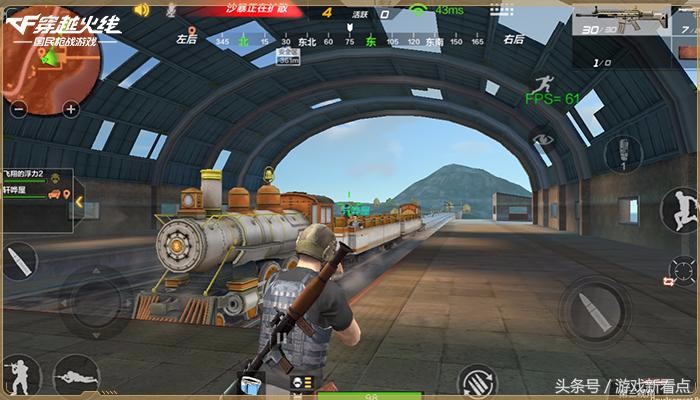The width and height of the screenshot is (700, 400).
Task: Tap the grenade throw button
Action: pyautogui.click(x=622, y=154)
